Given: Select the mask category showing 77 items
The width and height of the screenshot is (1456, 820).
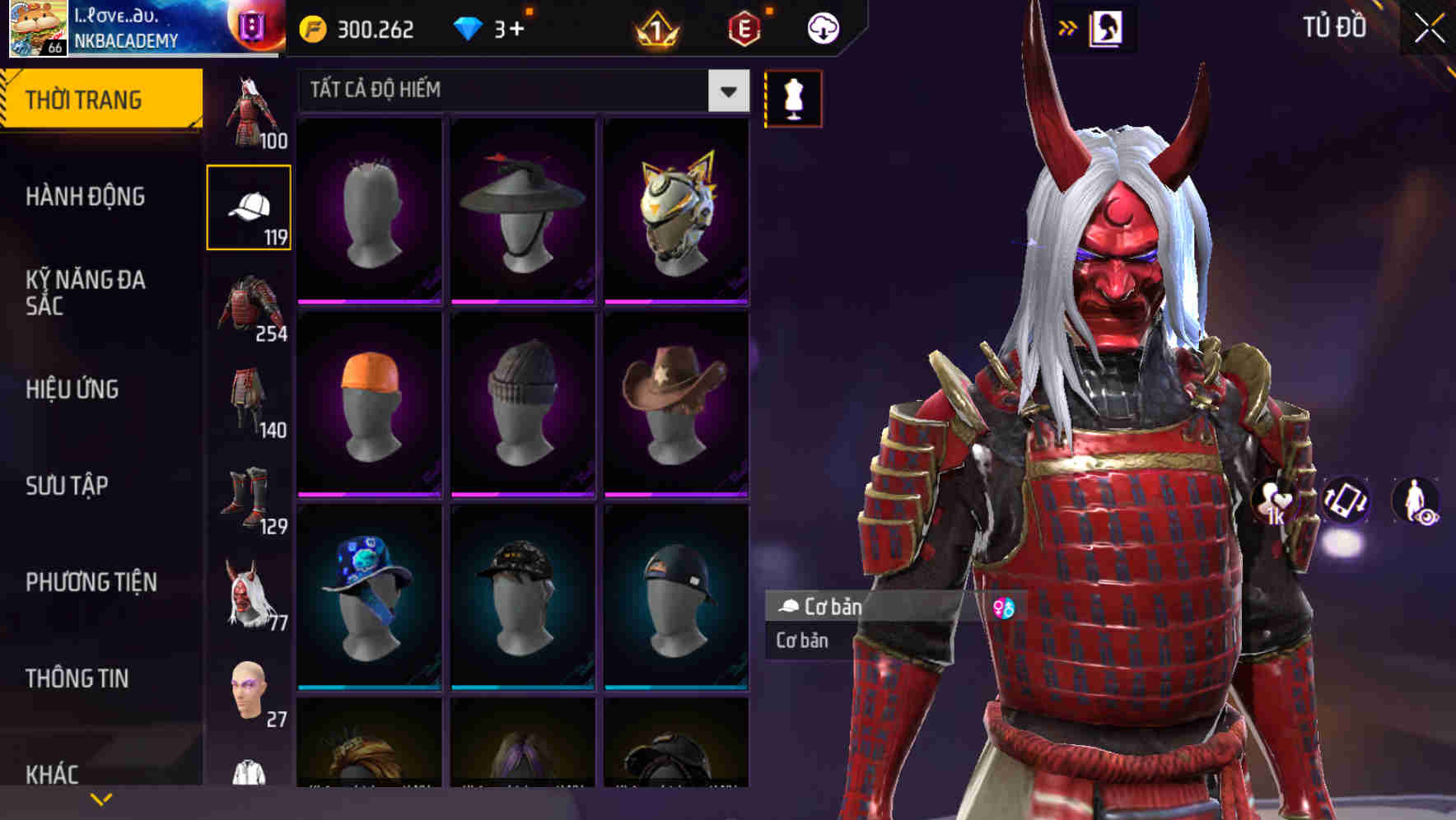Looking at the screenshot, I should (x=250, y=597).
